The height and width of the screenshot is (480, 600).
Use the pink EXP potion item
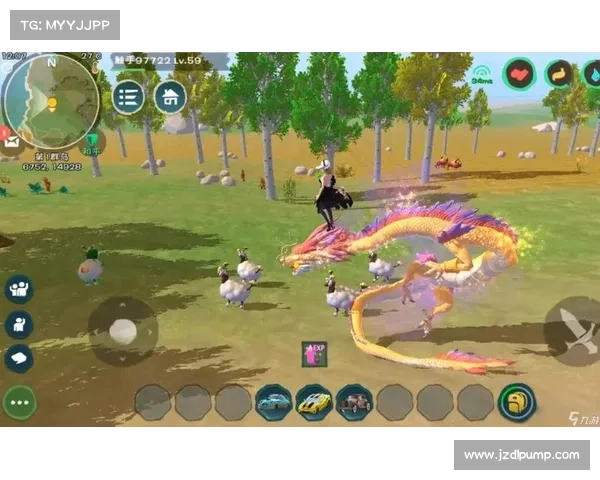click(x=314, y=353)
